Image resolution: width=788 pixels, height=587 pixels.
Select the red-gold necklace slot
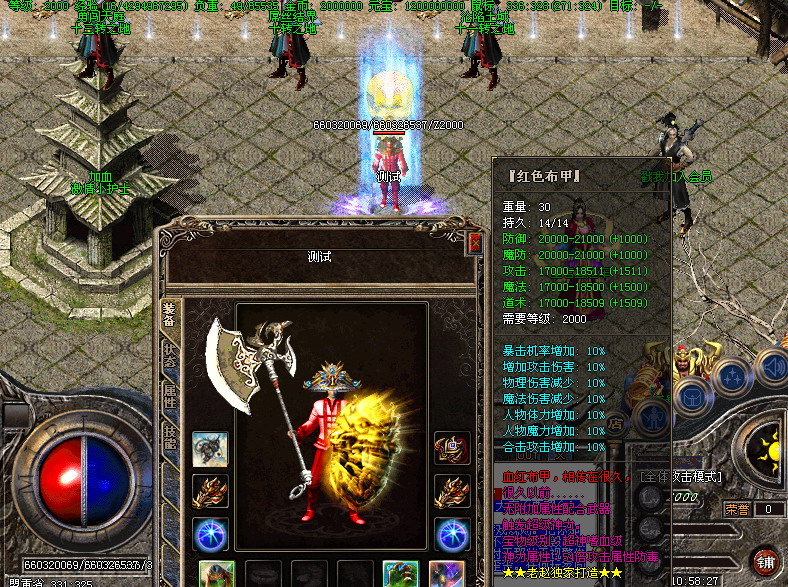click(451, 449)
